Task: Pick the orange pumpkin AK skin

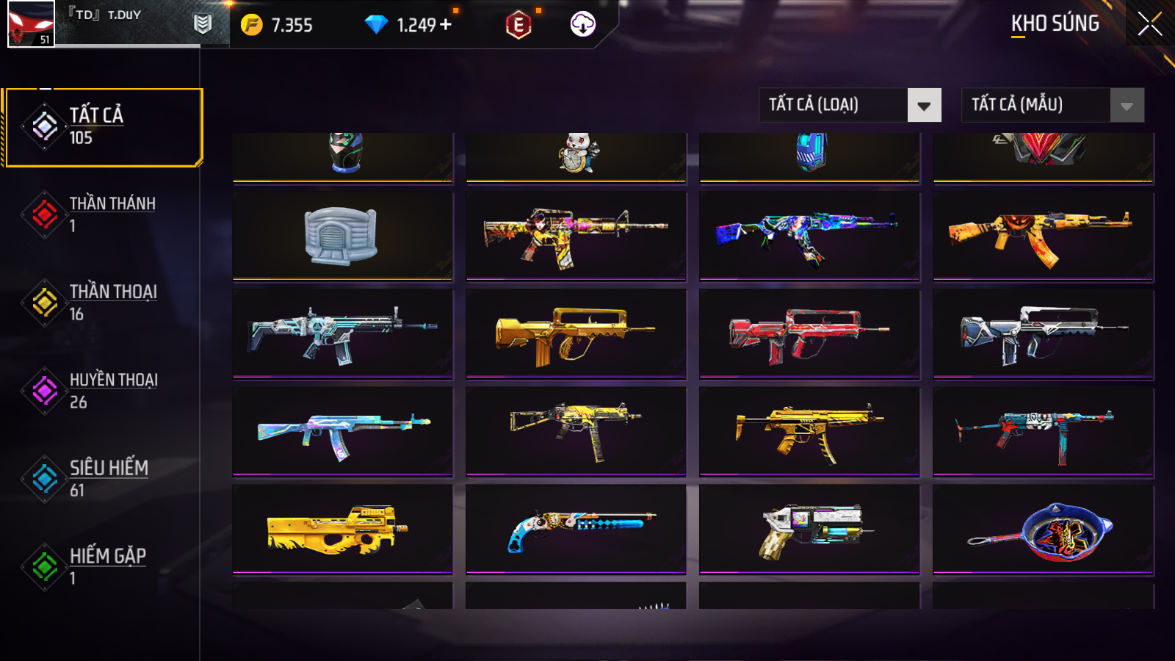Action: [1043, 235]
